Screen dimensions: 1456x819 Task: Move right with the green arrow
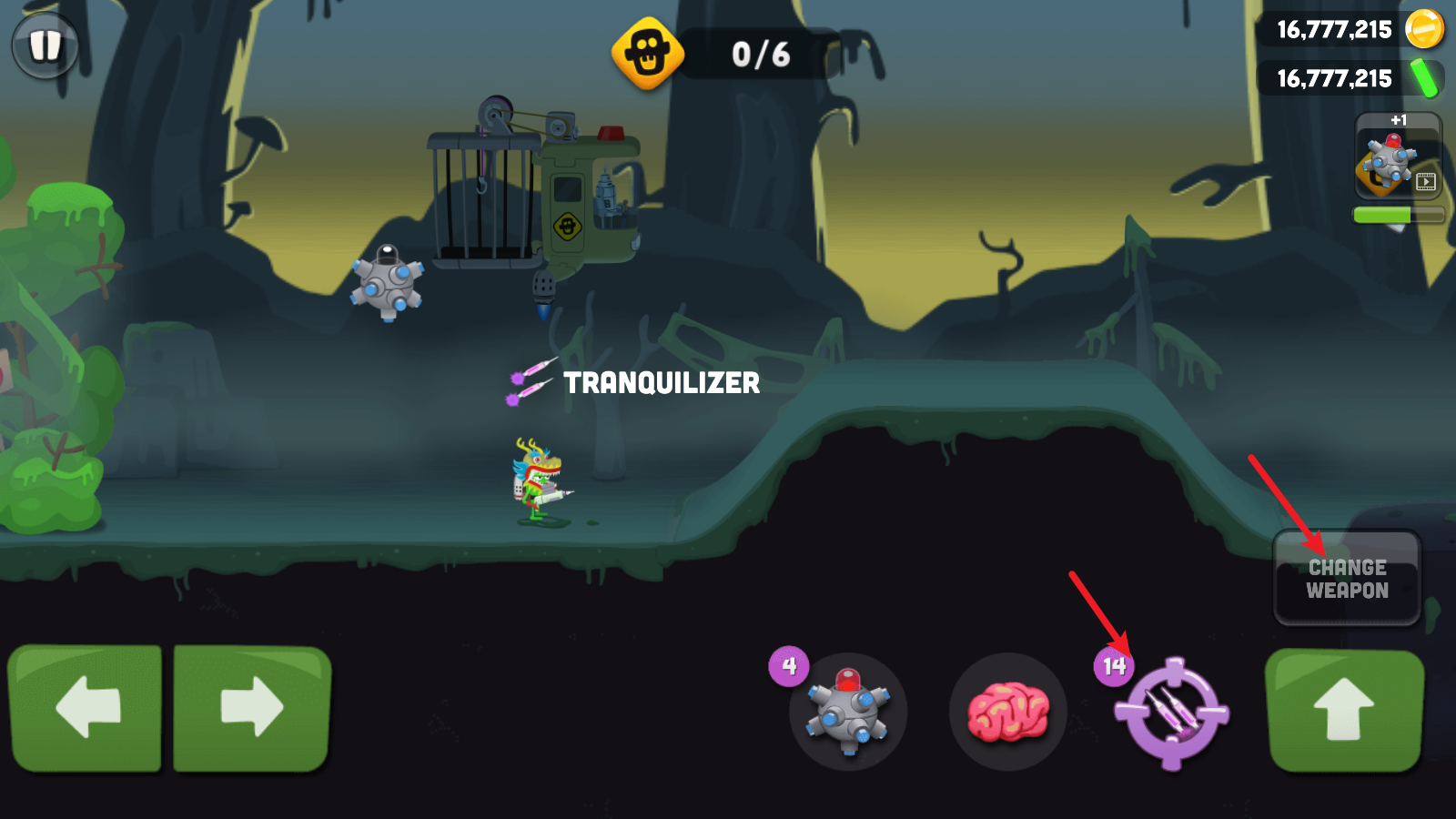click(x=251, y=708)
